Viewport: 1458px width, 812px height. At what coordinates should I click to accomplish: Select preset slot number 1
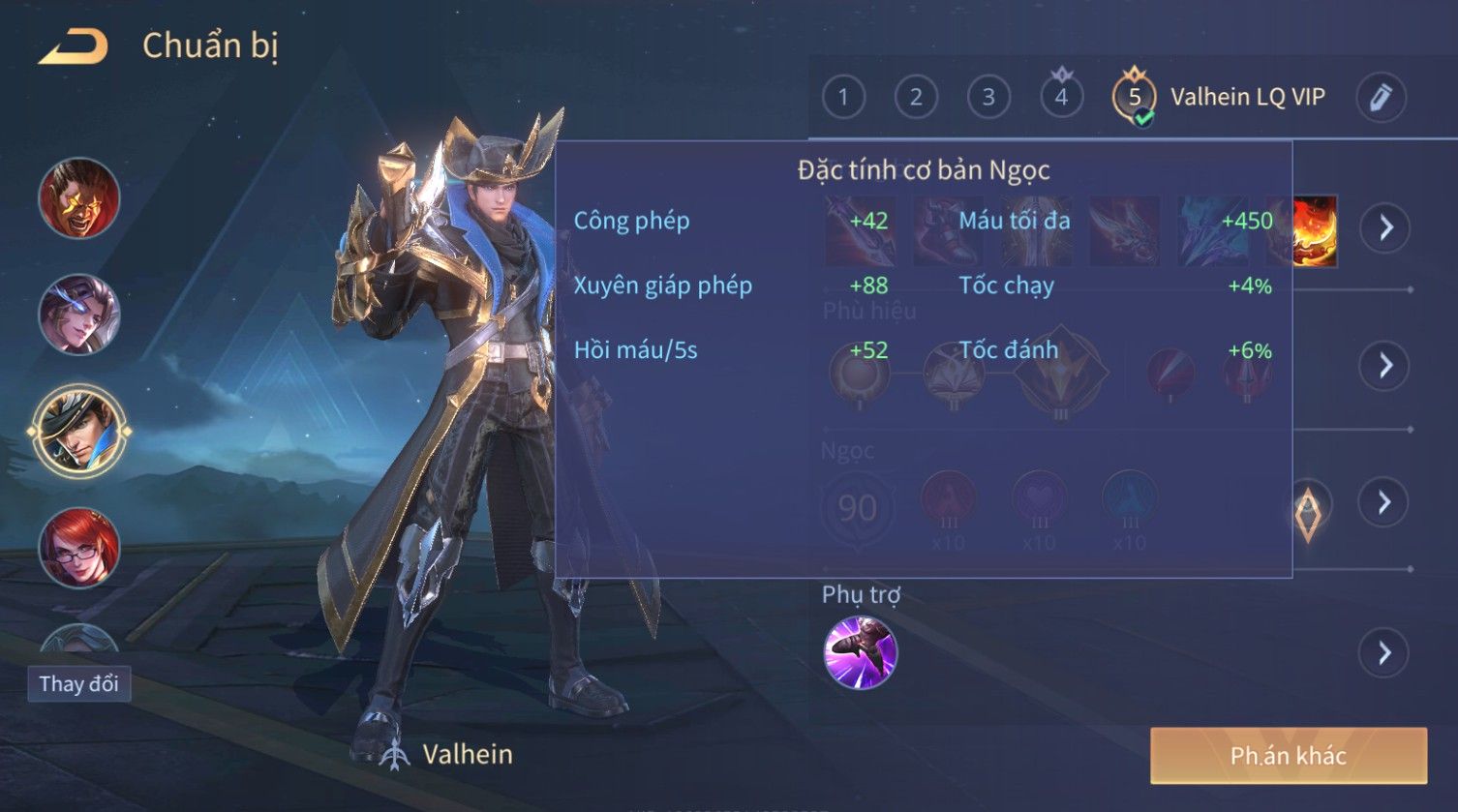843,98
